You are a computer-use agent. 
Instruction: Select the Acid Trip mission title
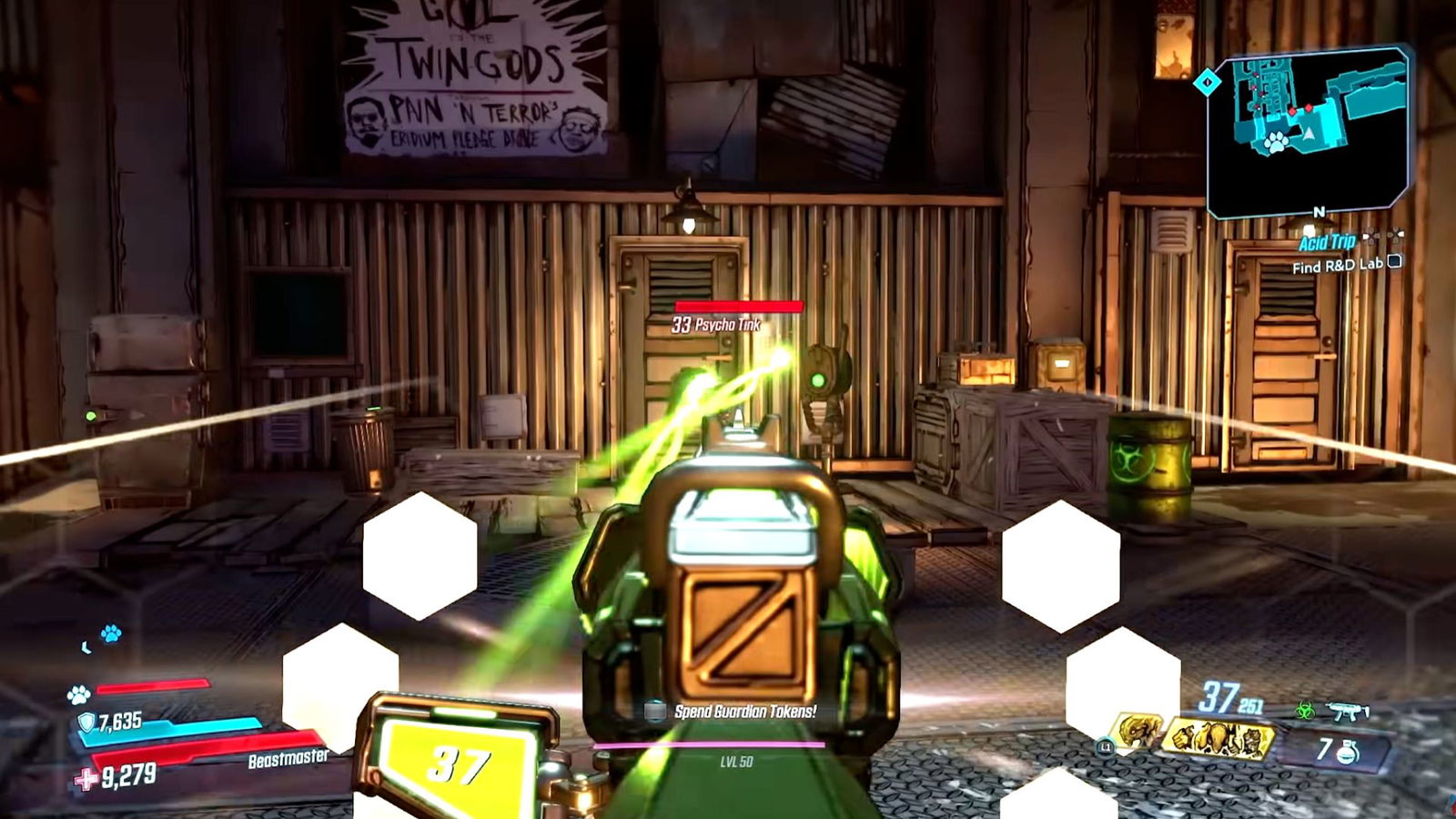(x=1326, y=242)
